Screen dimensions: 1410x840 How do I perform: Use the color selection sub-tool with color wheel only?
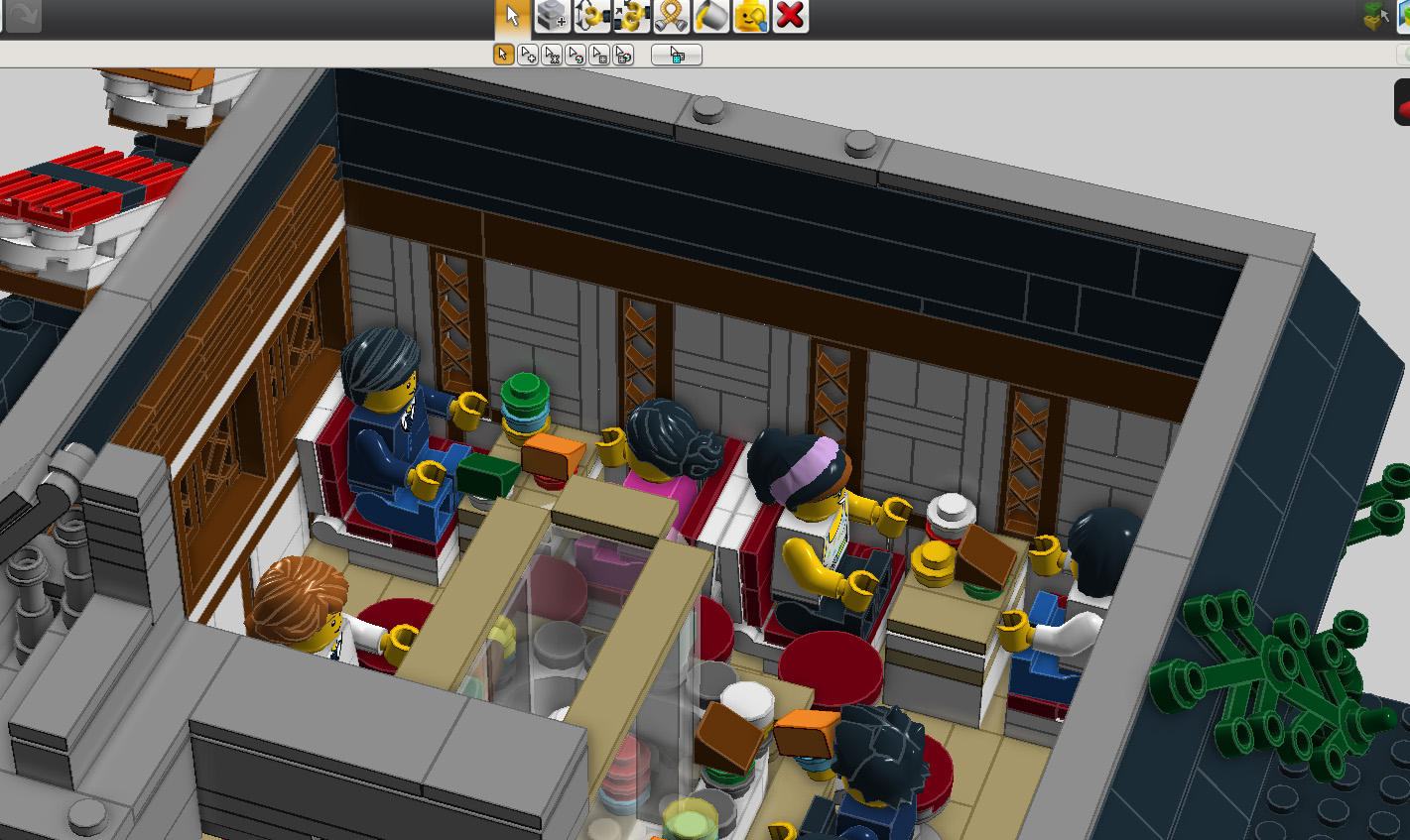pos(576,55)
